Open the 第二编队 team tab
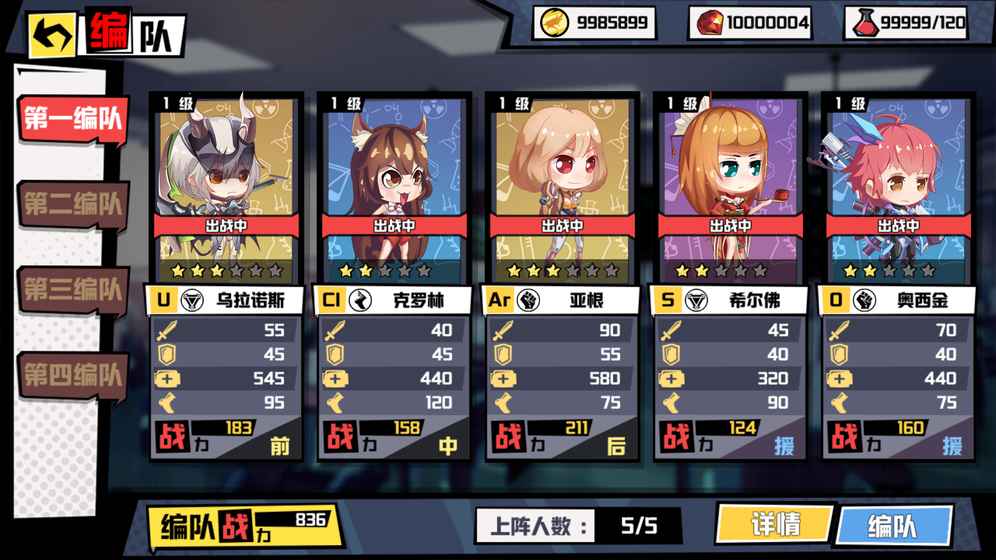 (73, 204)
